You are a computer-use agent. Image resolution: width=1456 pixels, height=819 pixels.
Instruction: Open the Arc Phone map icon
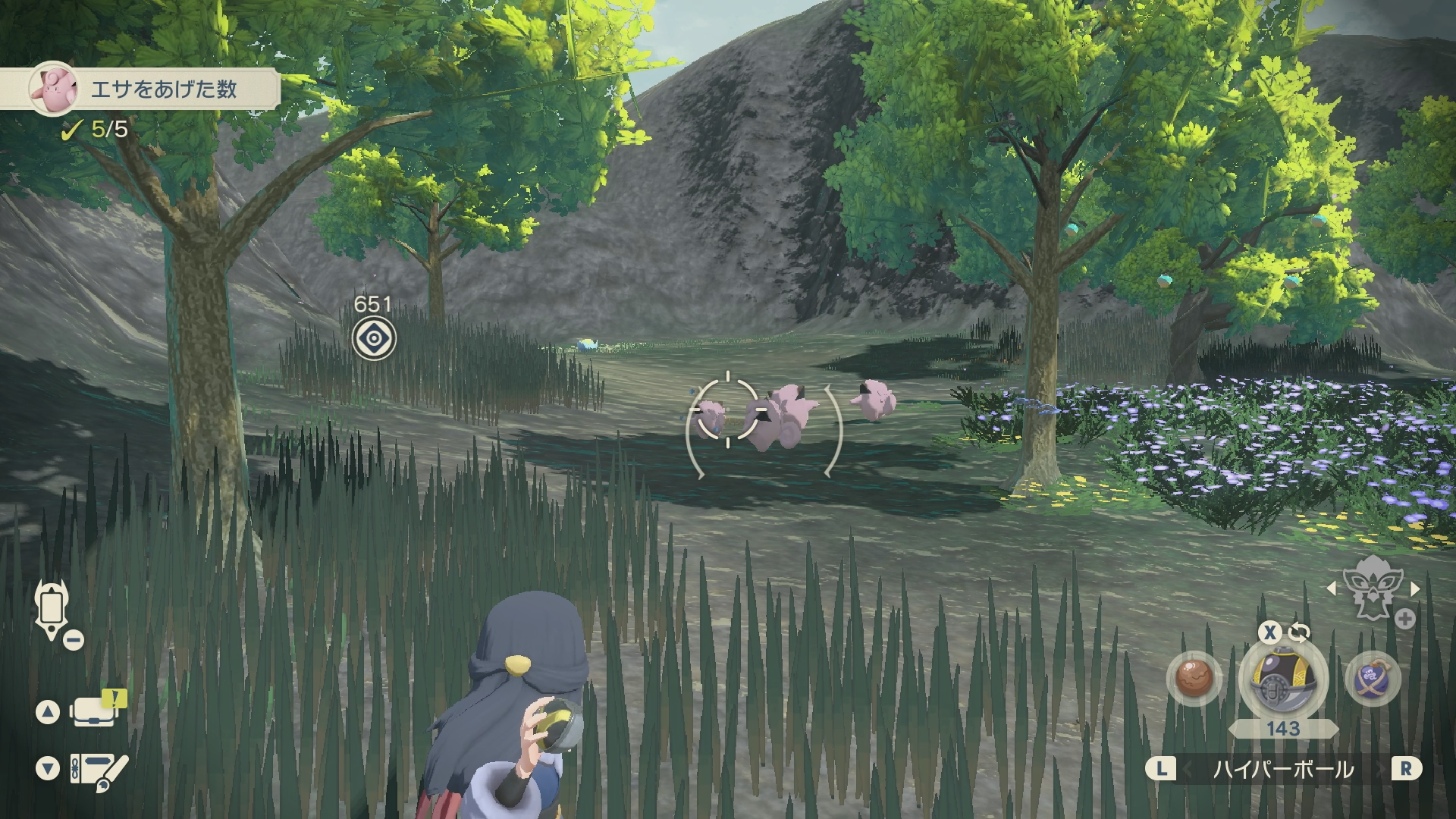[52, 609]
